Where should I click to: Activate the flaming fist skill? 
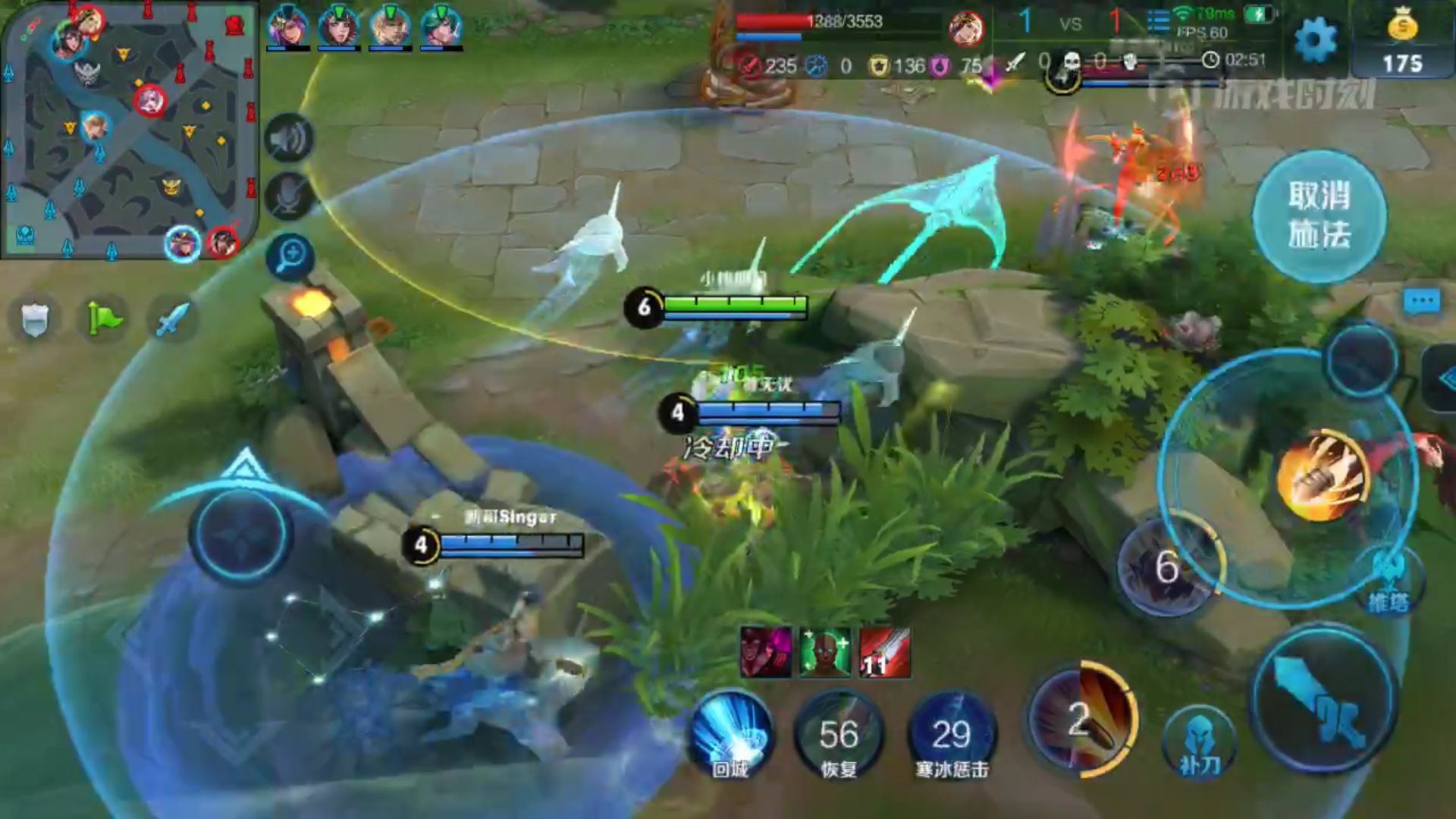[1323, 476]
